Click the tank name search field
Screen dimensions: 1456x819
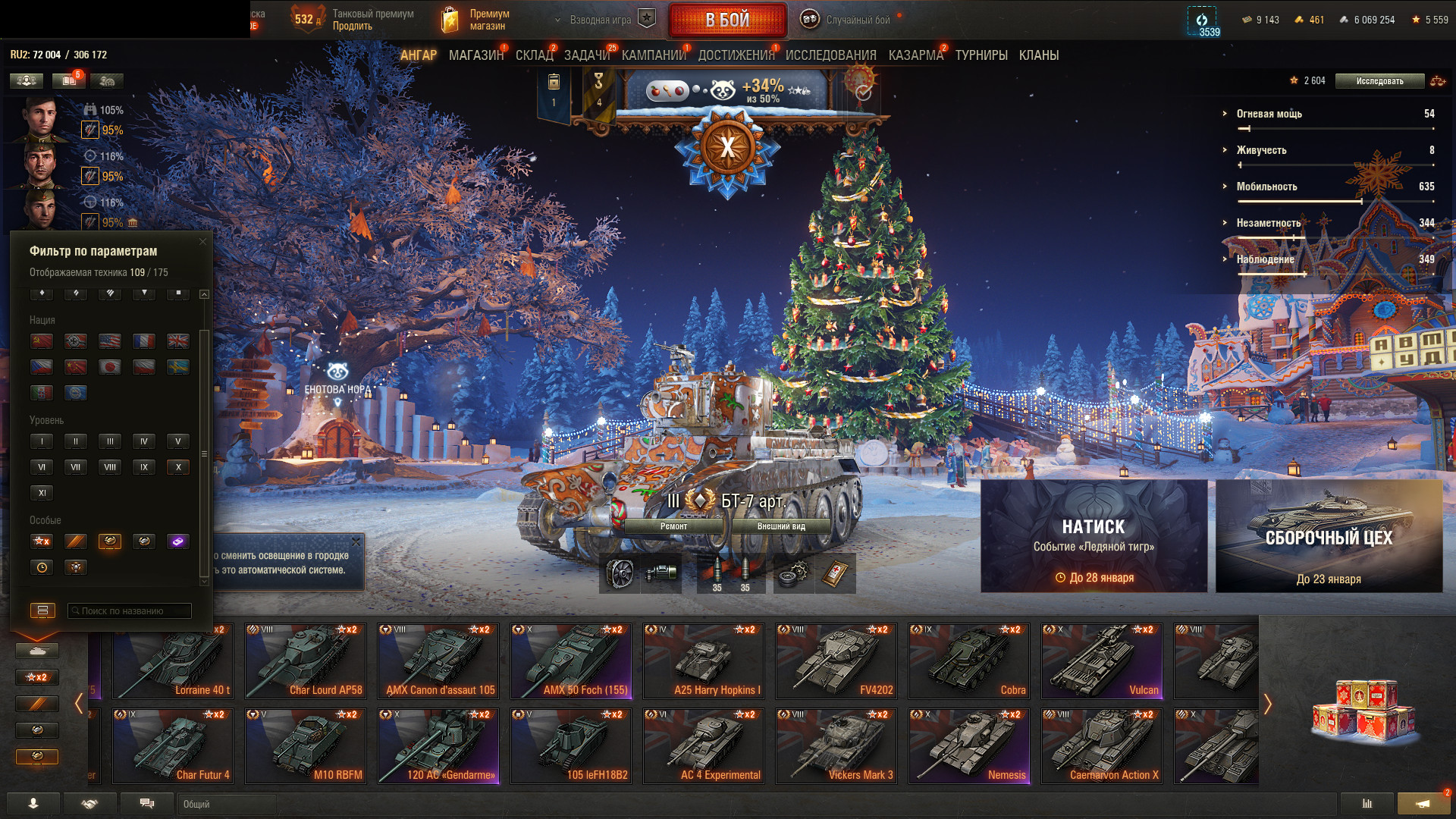pyautogui.click(x=130, y=610)
